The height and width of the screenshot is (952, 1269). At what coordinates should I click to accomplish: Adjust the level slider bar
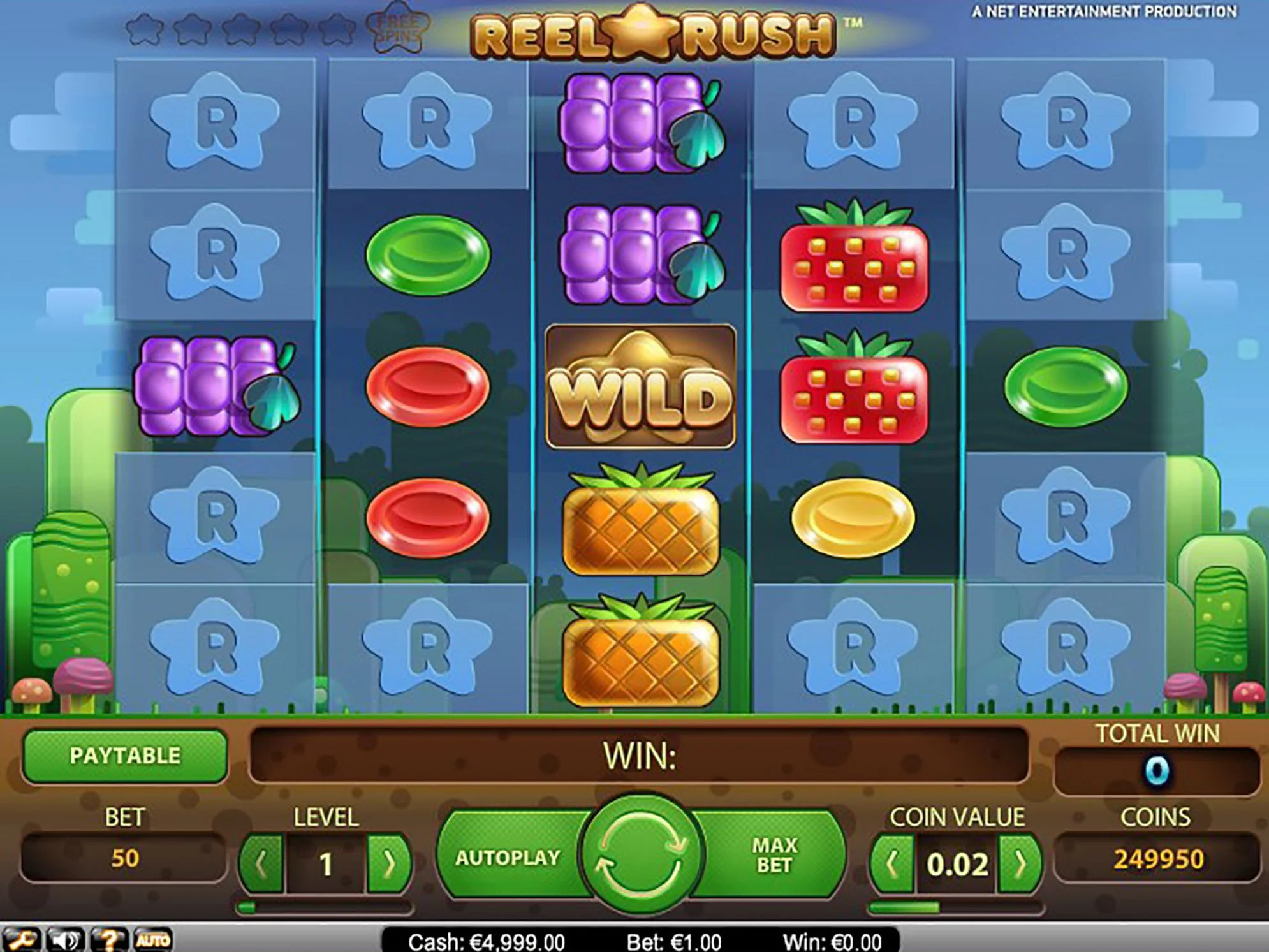coord(325,907)
